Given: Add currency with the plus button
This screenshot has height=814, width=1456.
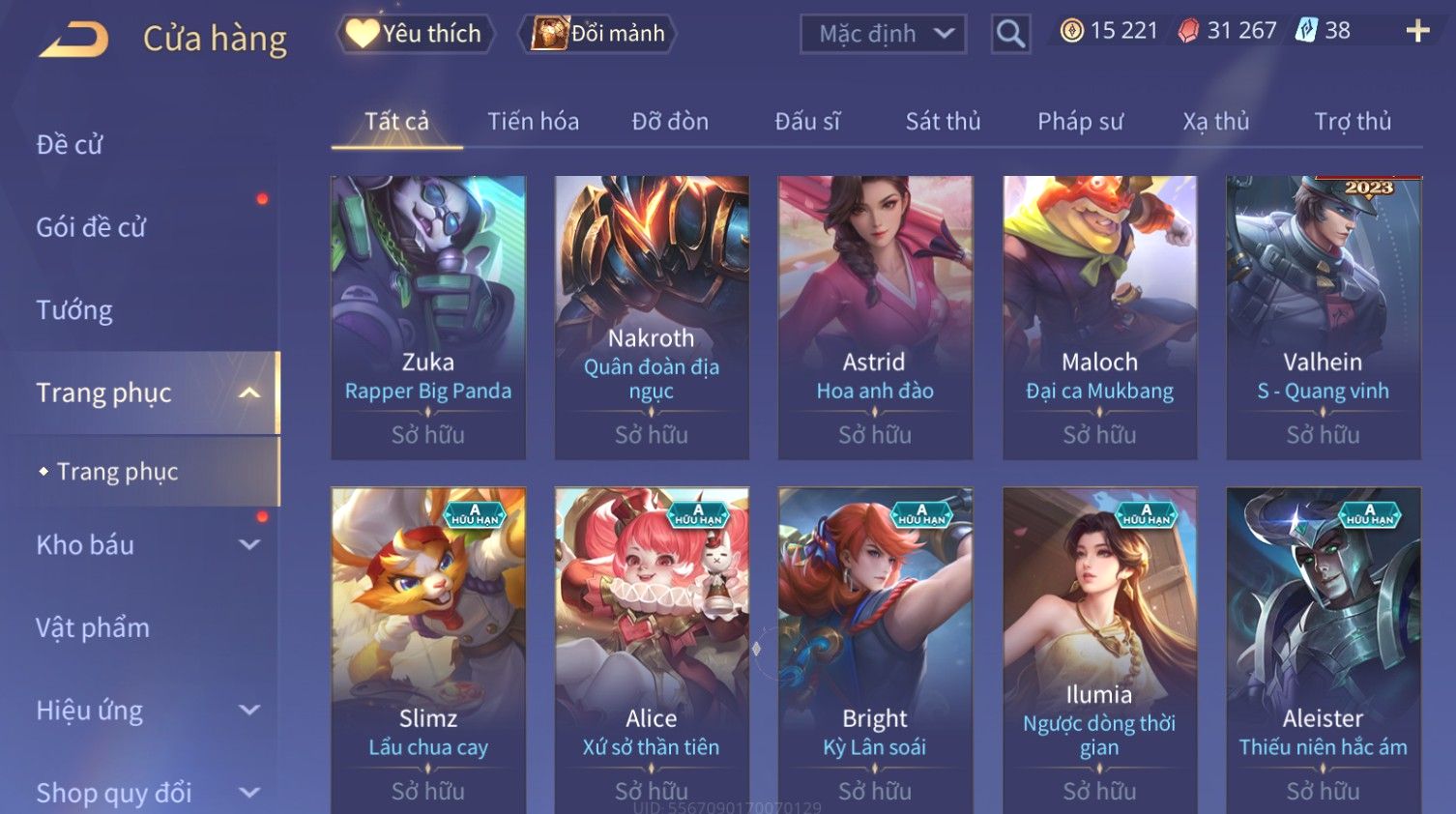Looking at the screenshot, I should (x=1417, y=32).
